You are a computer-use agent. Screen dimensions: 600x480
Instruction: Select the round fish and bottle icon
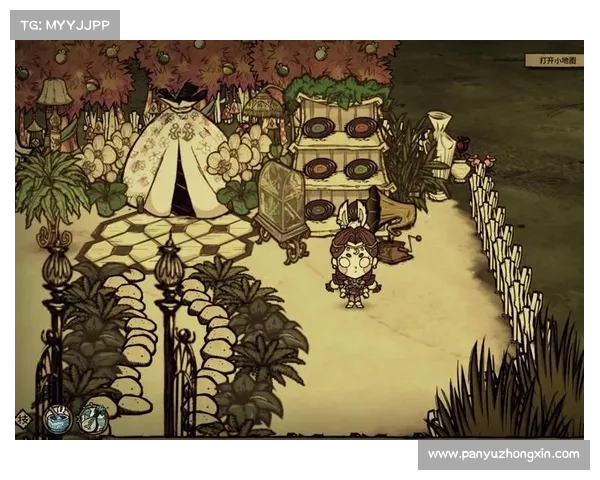click(x=93, y=418)
